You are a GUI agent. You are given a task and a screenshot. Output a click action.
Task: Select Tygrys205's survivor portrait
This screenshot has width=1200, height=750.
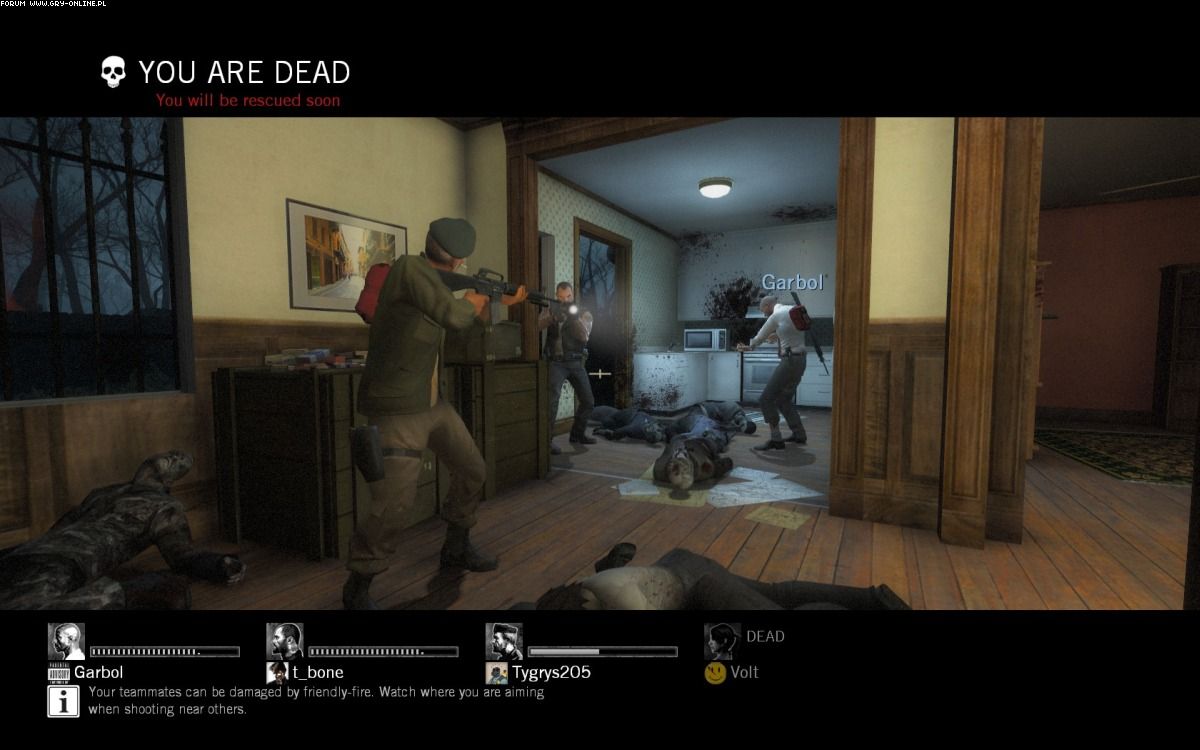(x=504, y=641)
